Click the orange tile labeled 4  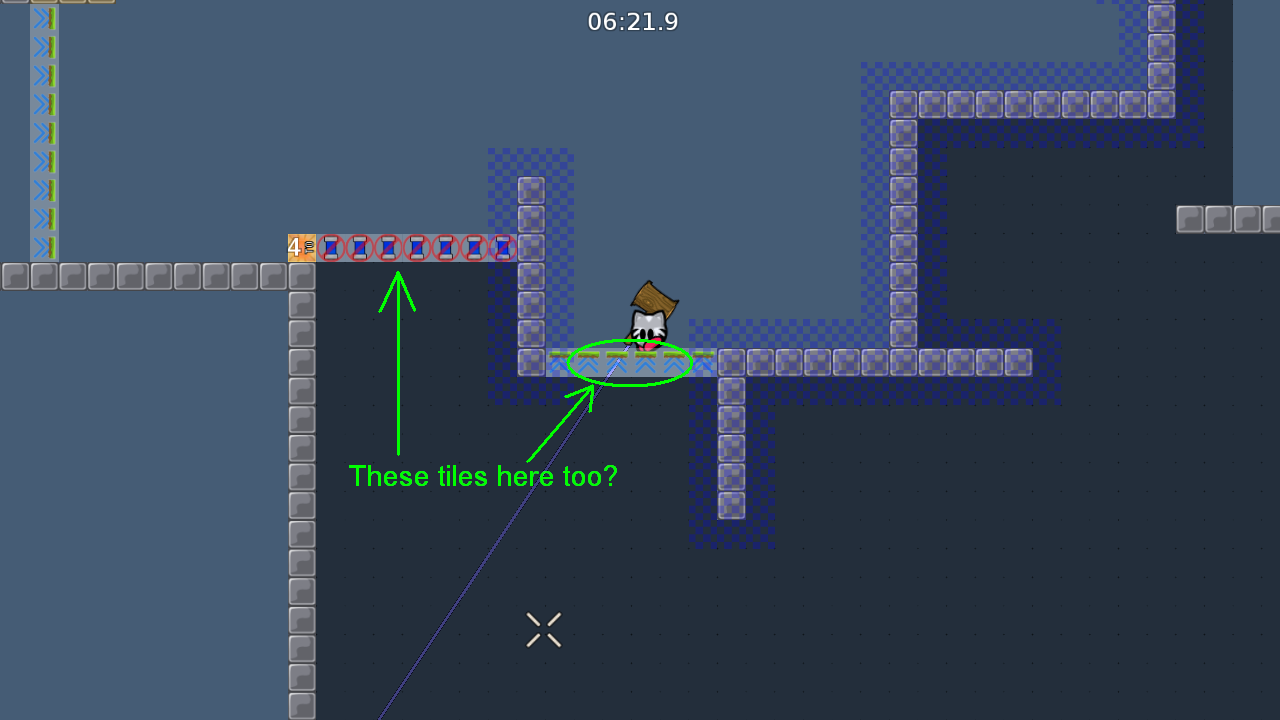tap(301, 247)
